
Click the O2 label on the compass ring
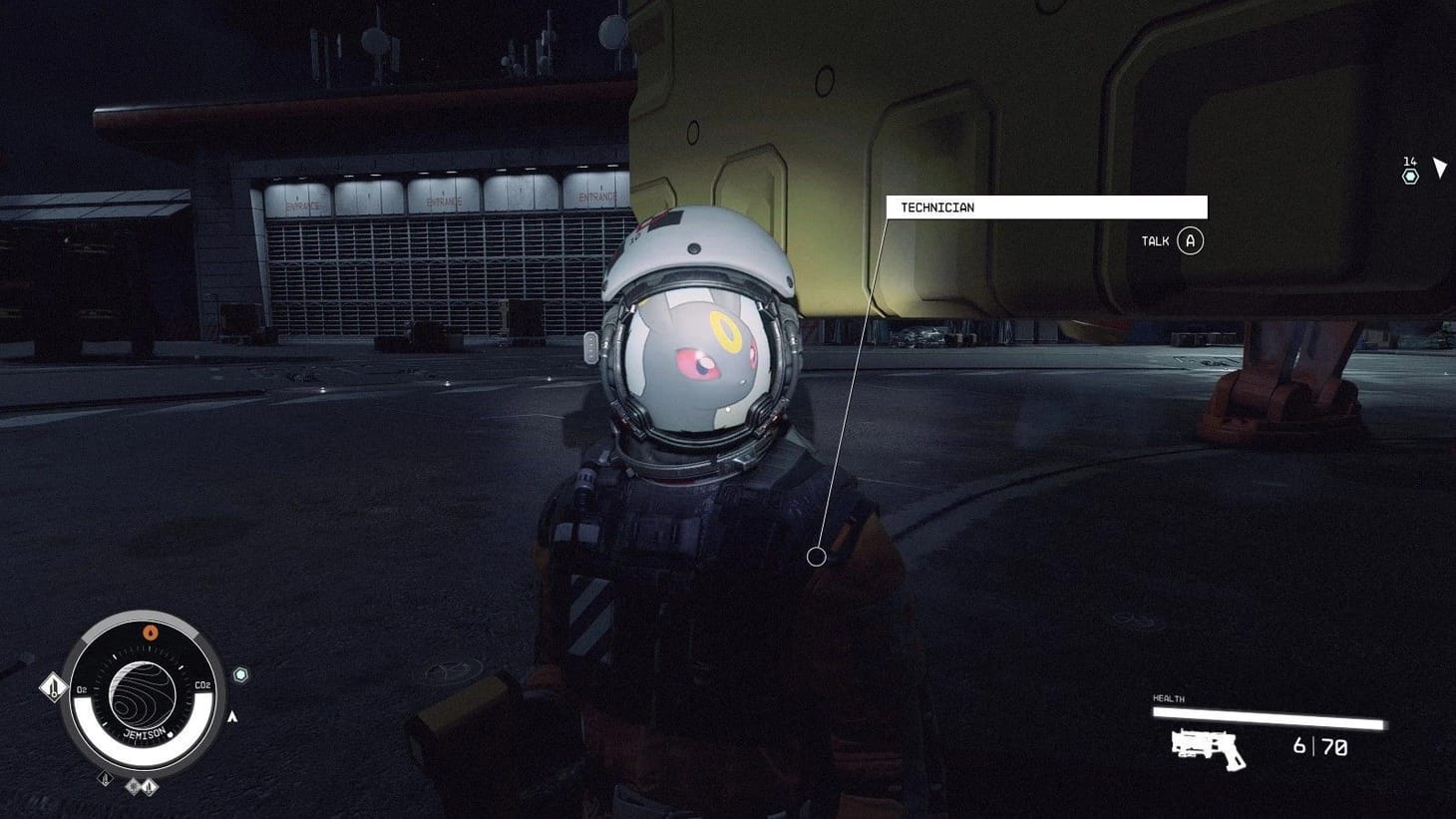[x=81, y=689]
